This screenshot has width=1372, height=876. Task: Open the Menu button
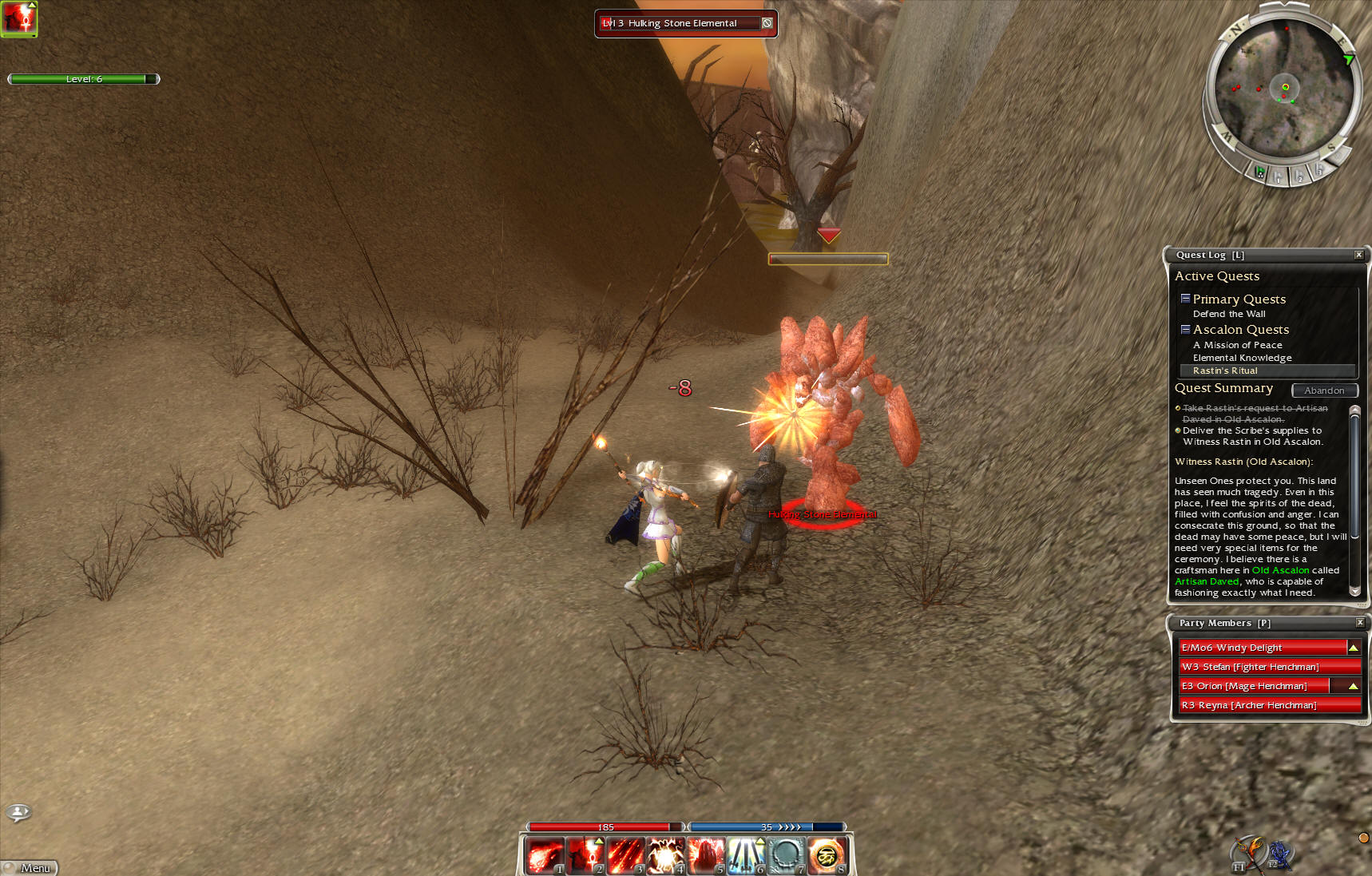[30, 867]
